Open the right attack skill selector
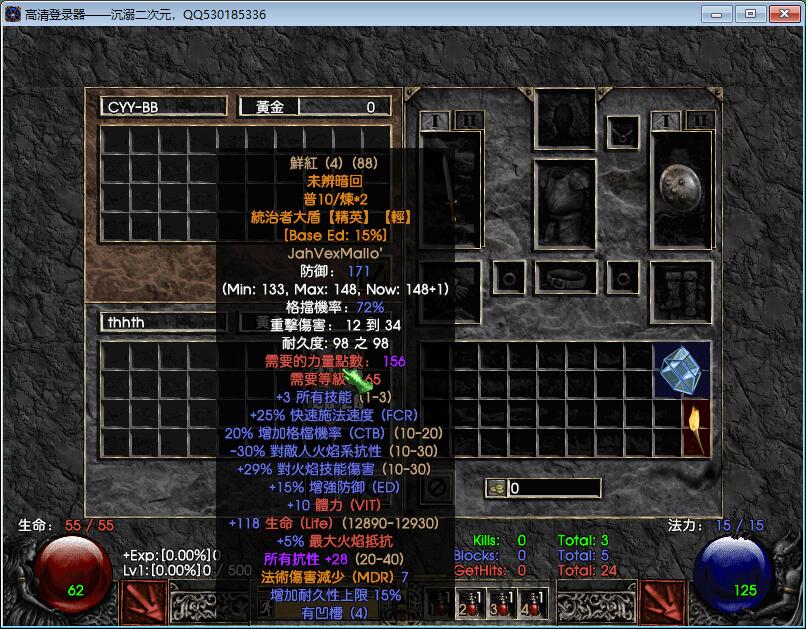Viewport: 806px width, 629px height. pyautogui.click(x=663, y=602)
